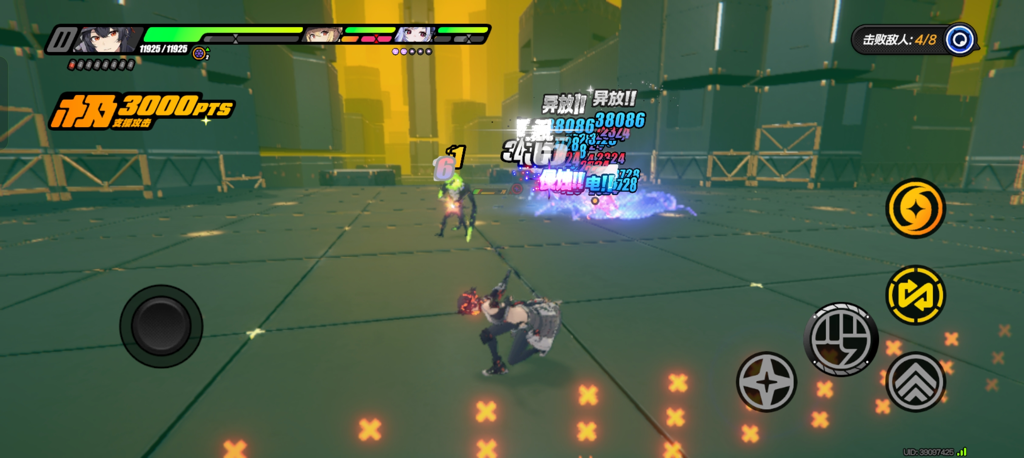Swap characters with the yellow arrows button
1024x458 pixels.
tap(915, 294)
